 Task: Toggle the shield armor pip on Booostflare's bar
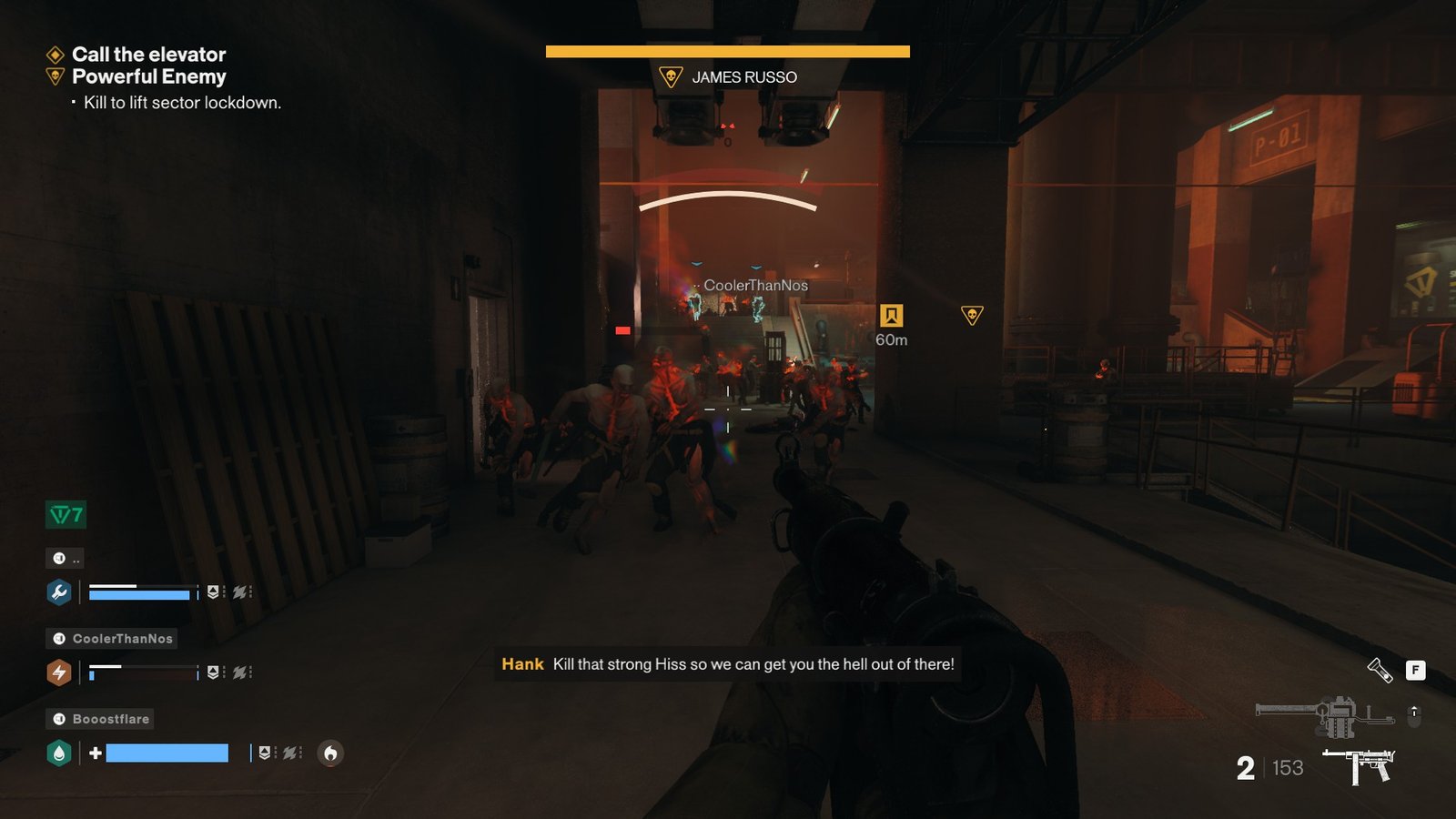point(266,753)
